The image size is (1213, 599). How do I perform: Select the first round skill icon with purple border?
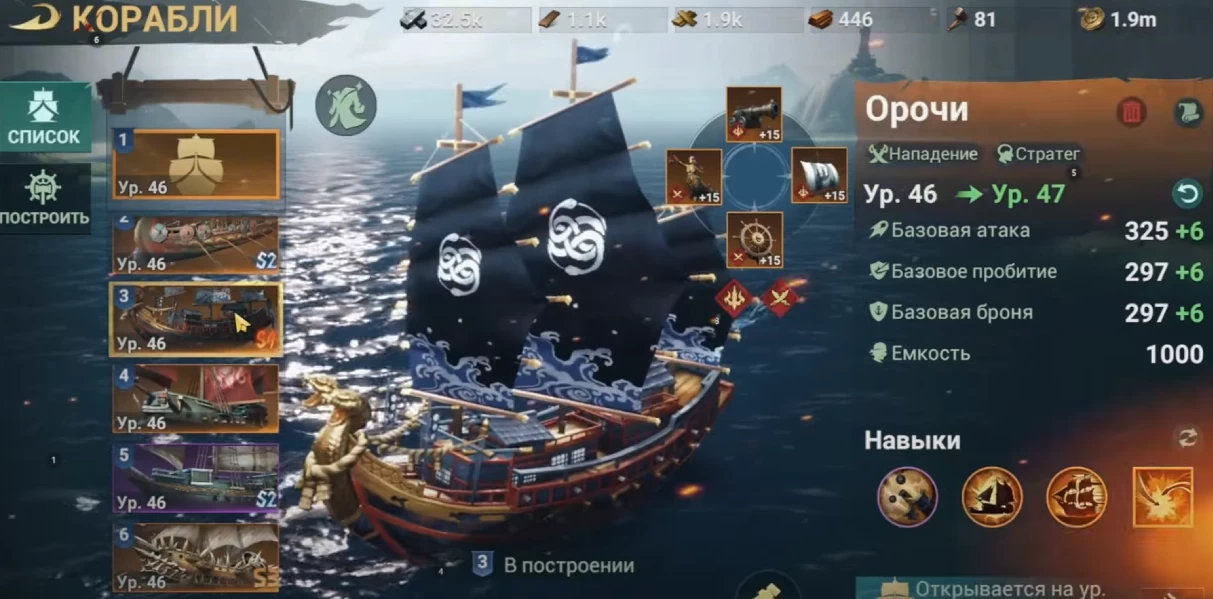(x=907, y=497)
